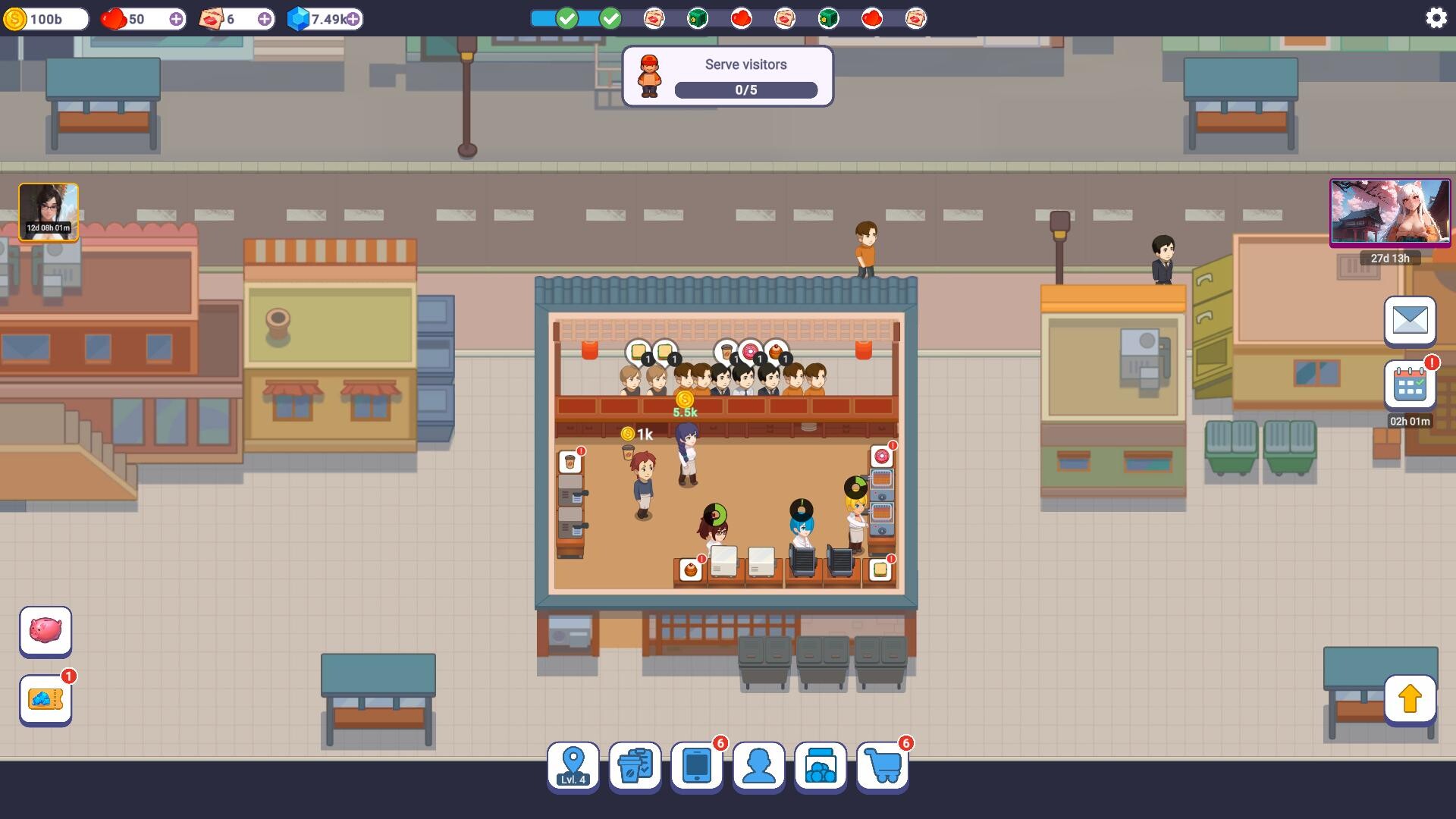
Task: Open the map location Lvl. 4 menu
Action: [573, 766]
